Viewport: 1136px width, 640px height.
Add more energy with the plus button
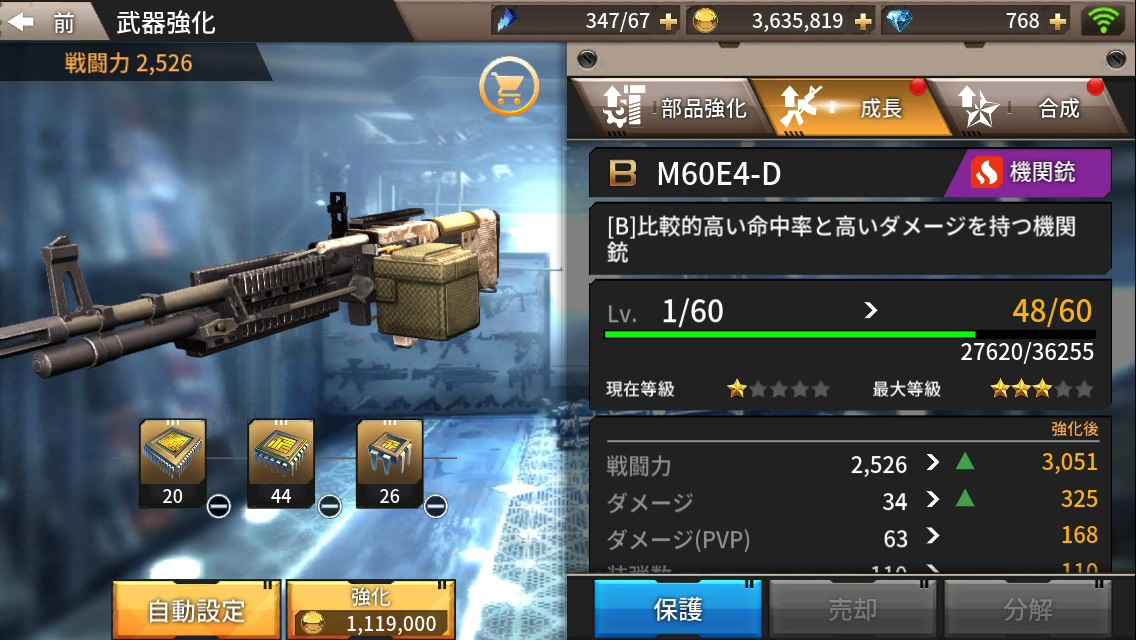668,22
